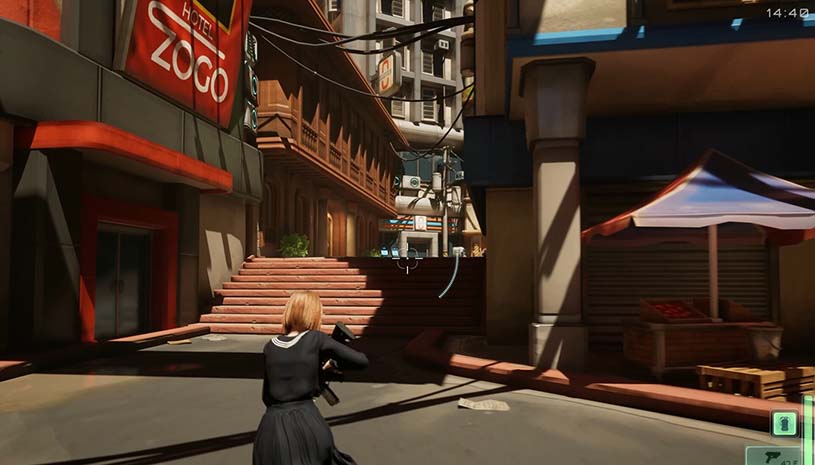
Task: Click the pistol weapon slot
Action: coord(773,457)
